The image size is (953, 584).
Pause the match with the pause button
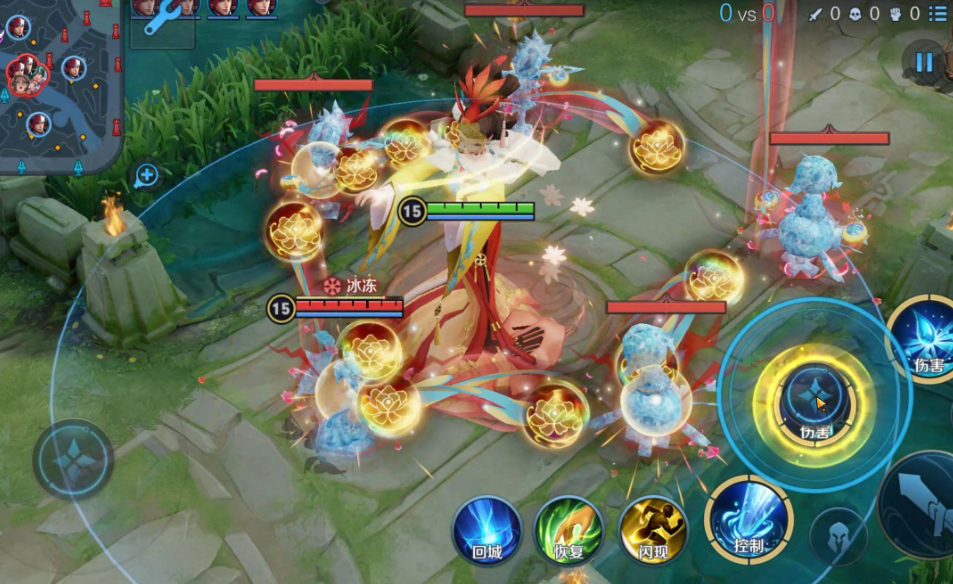(923, 63)
